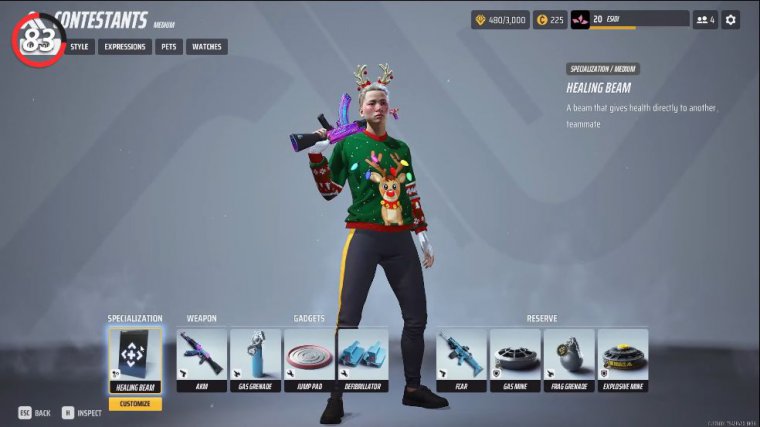760x427 pixels.
Task: Open the player level profile banner
Action: [629, 19]
